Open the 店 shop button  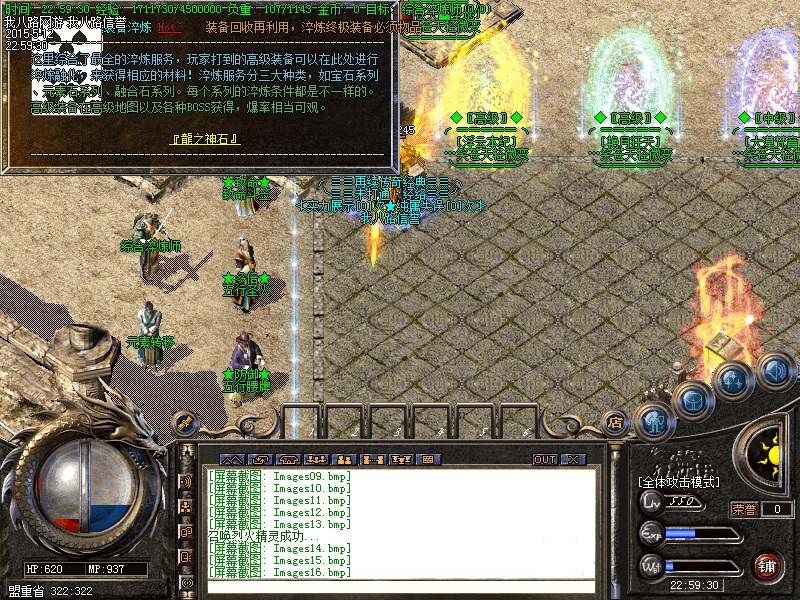[615, 422]
